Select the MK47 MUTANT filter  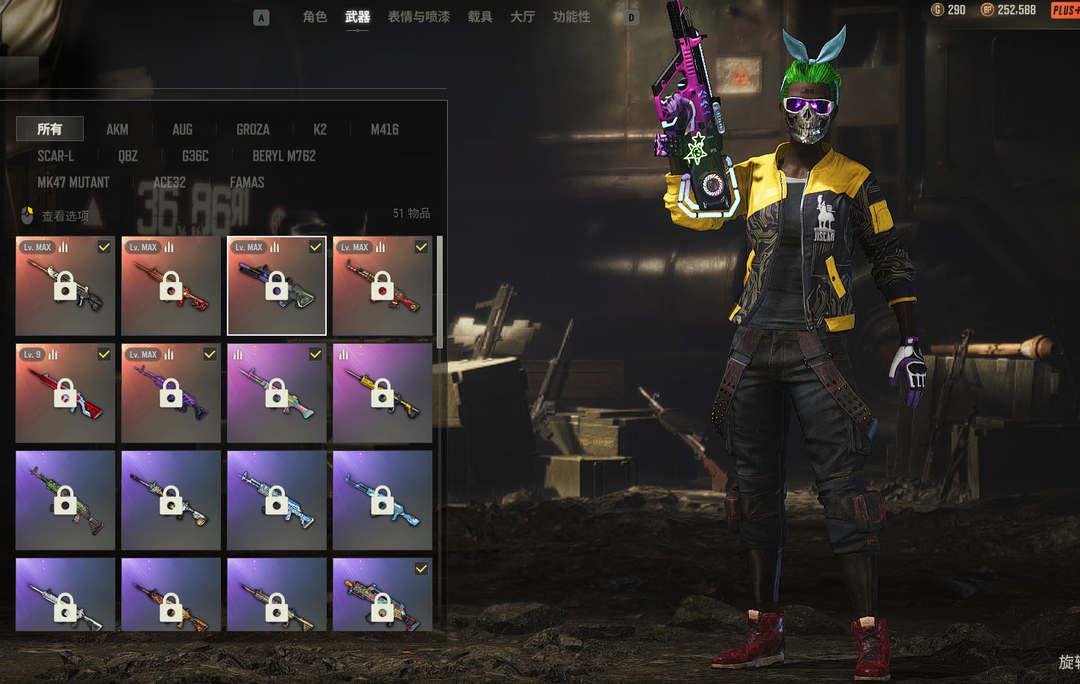(73, 183)
